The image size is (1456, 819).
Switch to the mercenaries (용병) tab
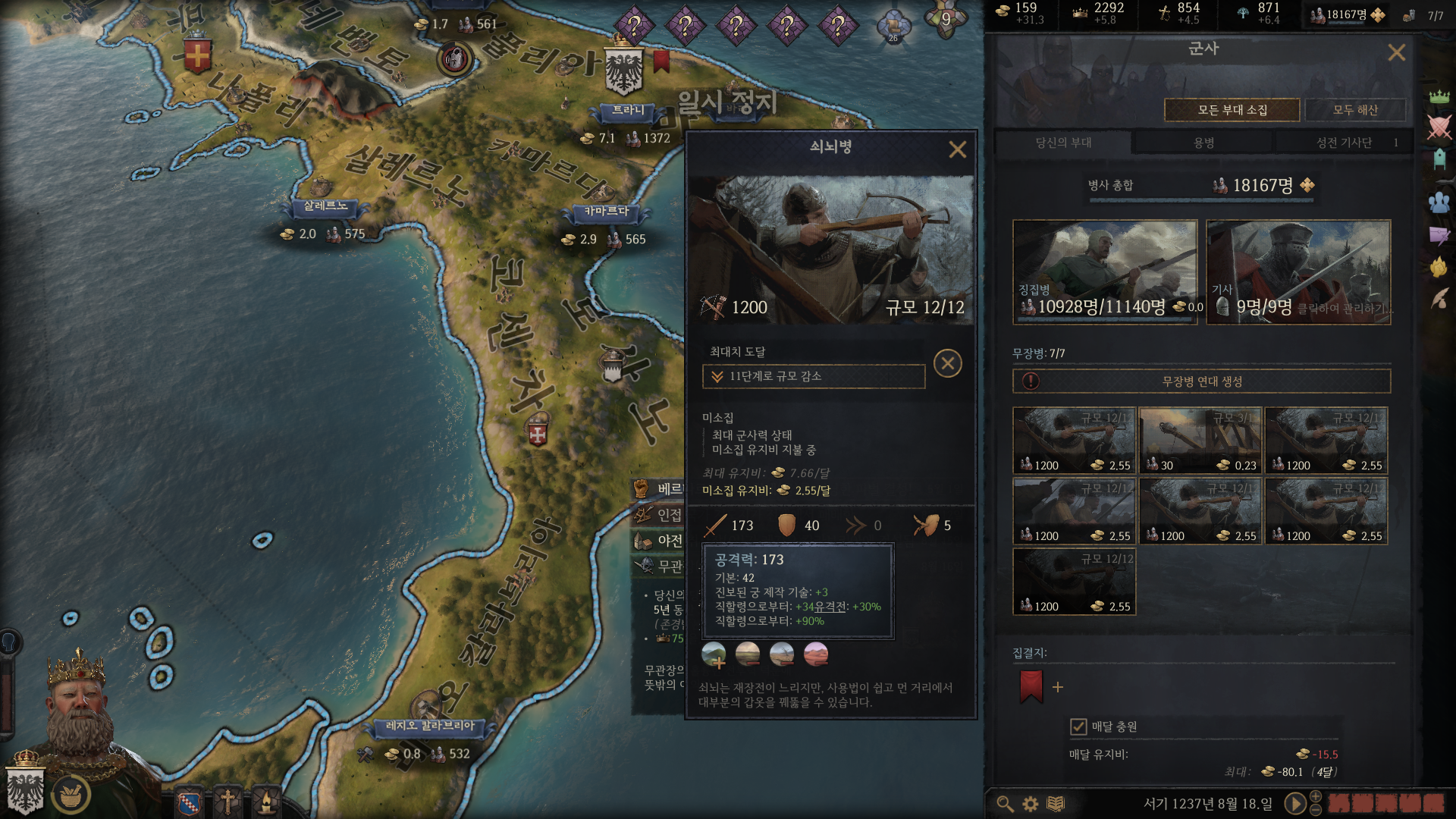[x=1203, y=143]
